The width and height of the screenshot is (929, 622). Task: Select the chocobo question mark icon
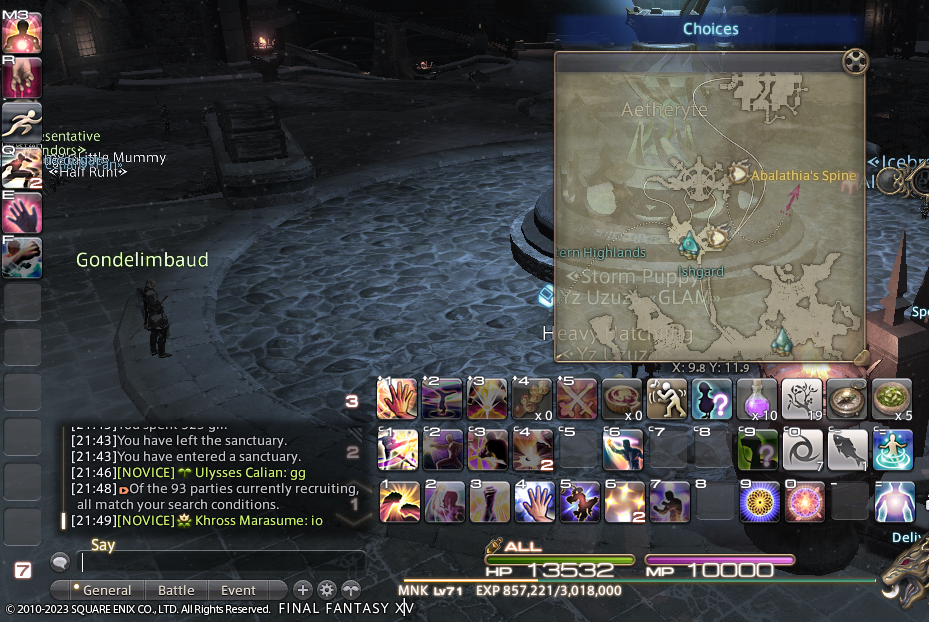711,399
